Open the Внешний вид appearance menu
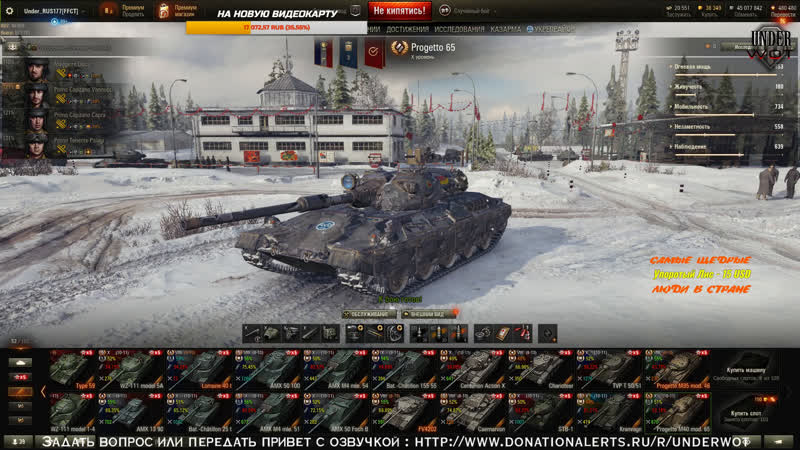Viewport: 800px width, 450px height. 429,313
